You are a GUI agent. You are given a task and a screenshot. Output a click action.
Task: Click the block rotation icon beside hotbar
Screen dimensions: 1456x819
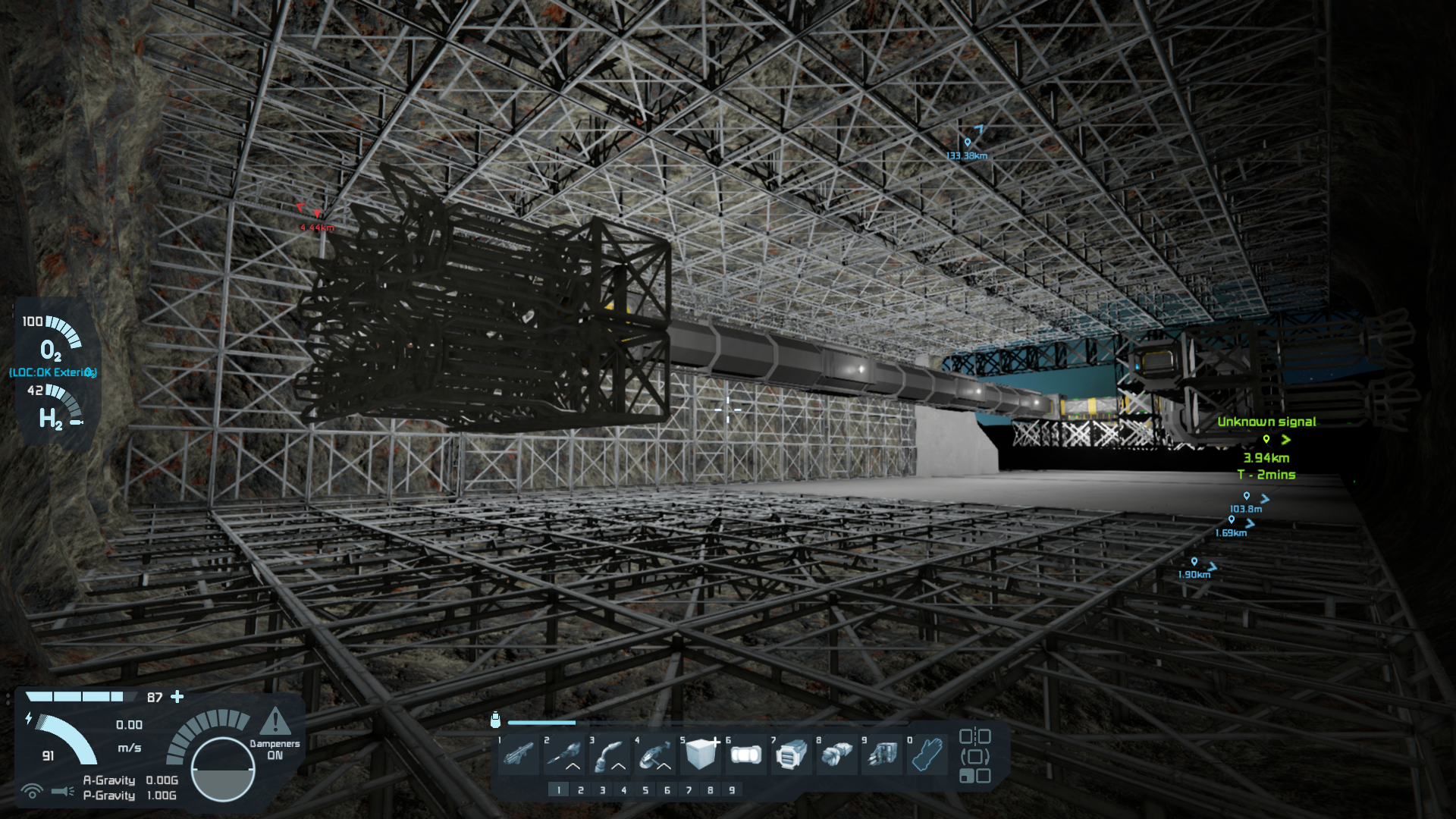[974, 756]
